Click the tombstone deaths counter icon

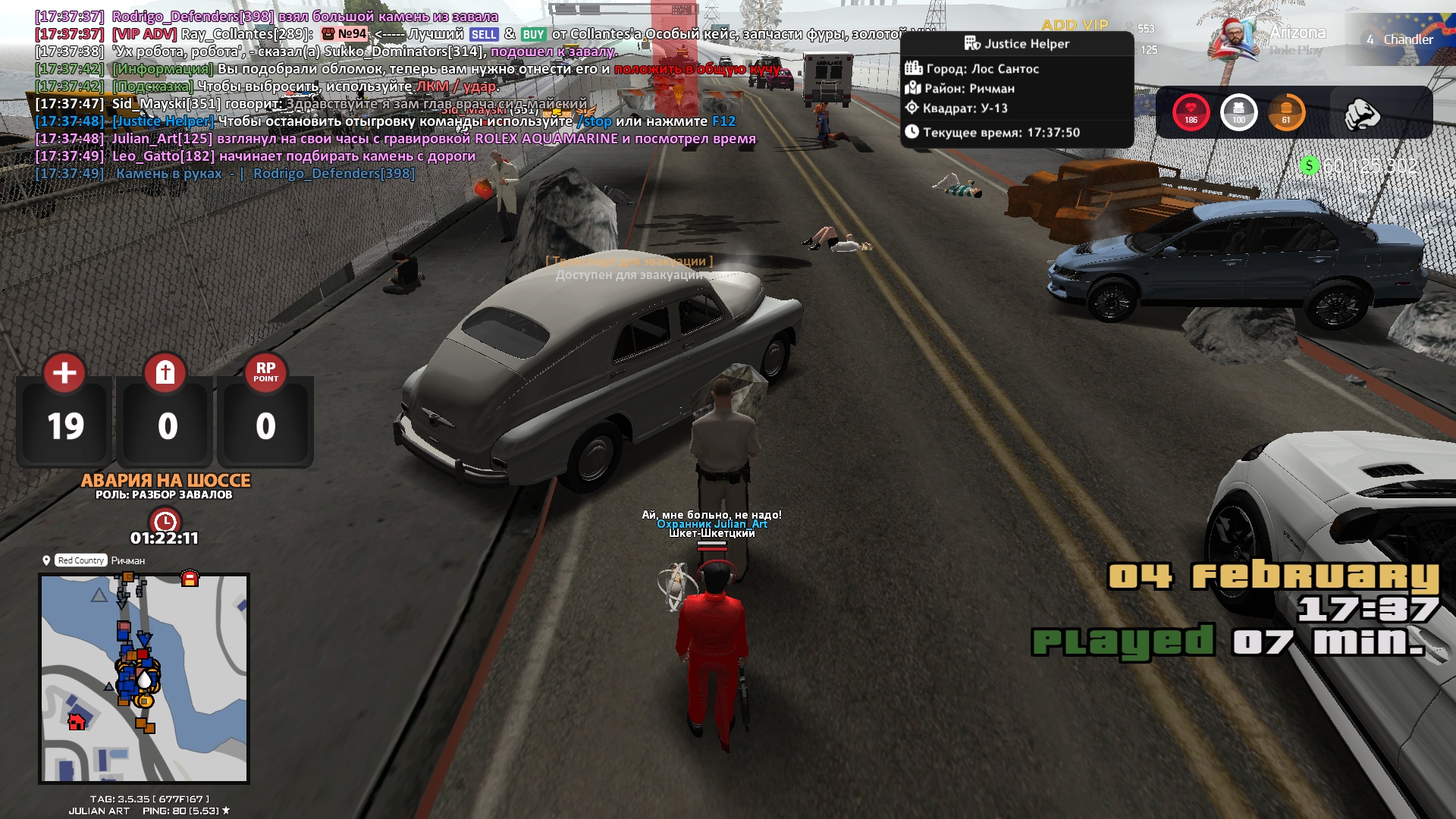pos(165,372)
